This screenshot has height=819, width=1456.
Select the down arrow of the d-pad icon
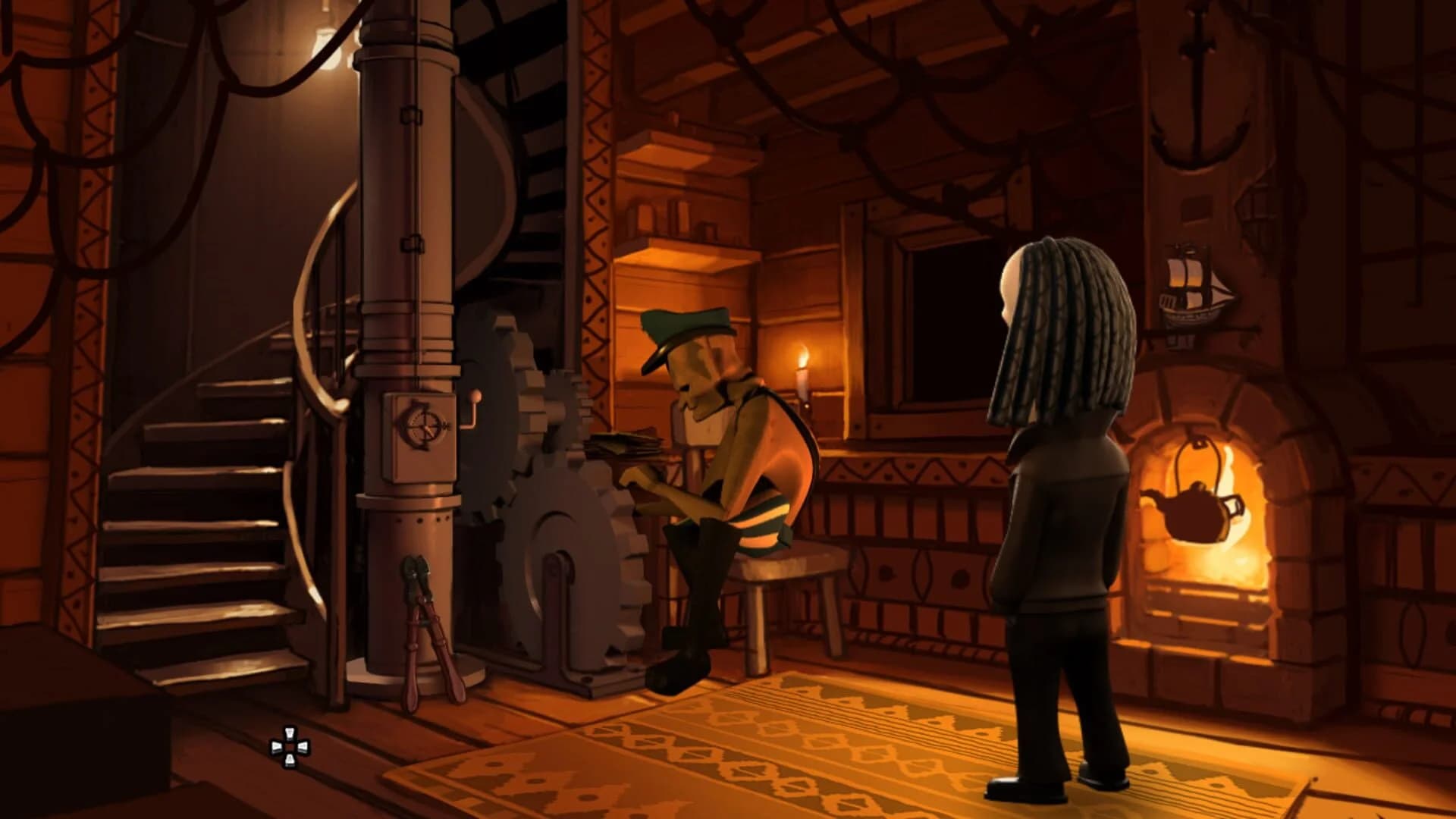tap(290, 760)
